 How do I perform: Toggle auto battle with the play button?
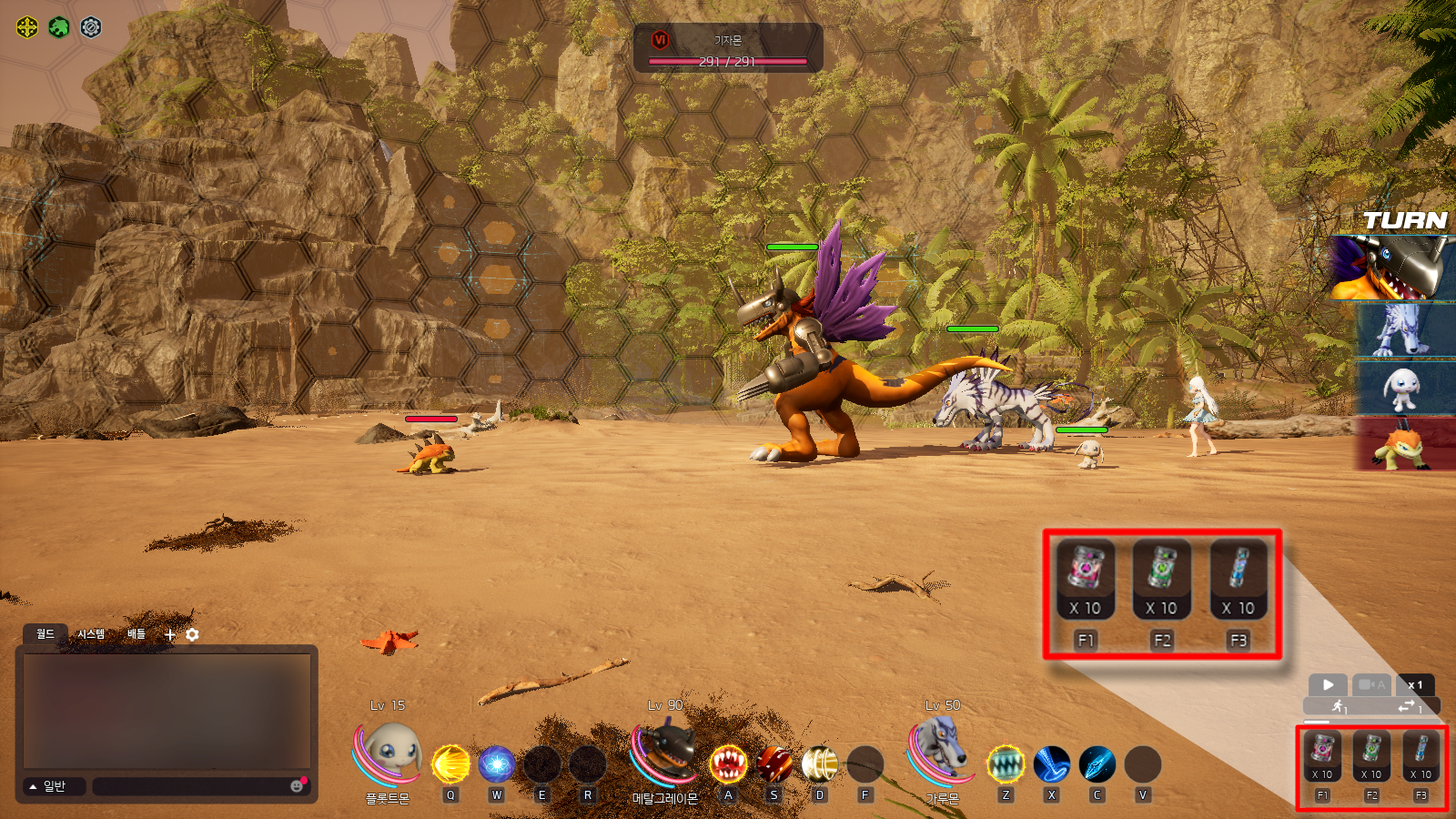[x=1328, y=684]
